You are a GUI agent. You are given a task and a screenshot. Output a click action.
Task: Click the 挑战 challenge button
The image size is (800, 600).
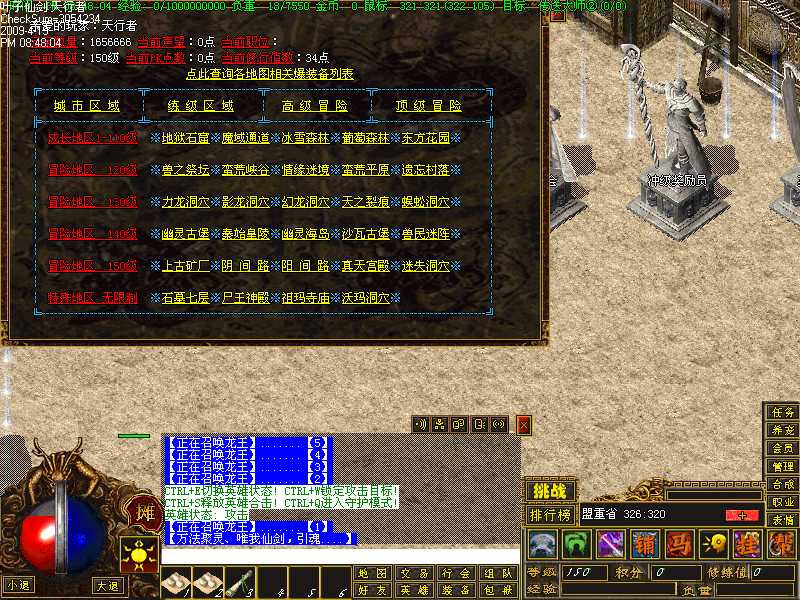point(550,491)
